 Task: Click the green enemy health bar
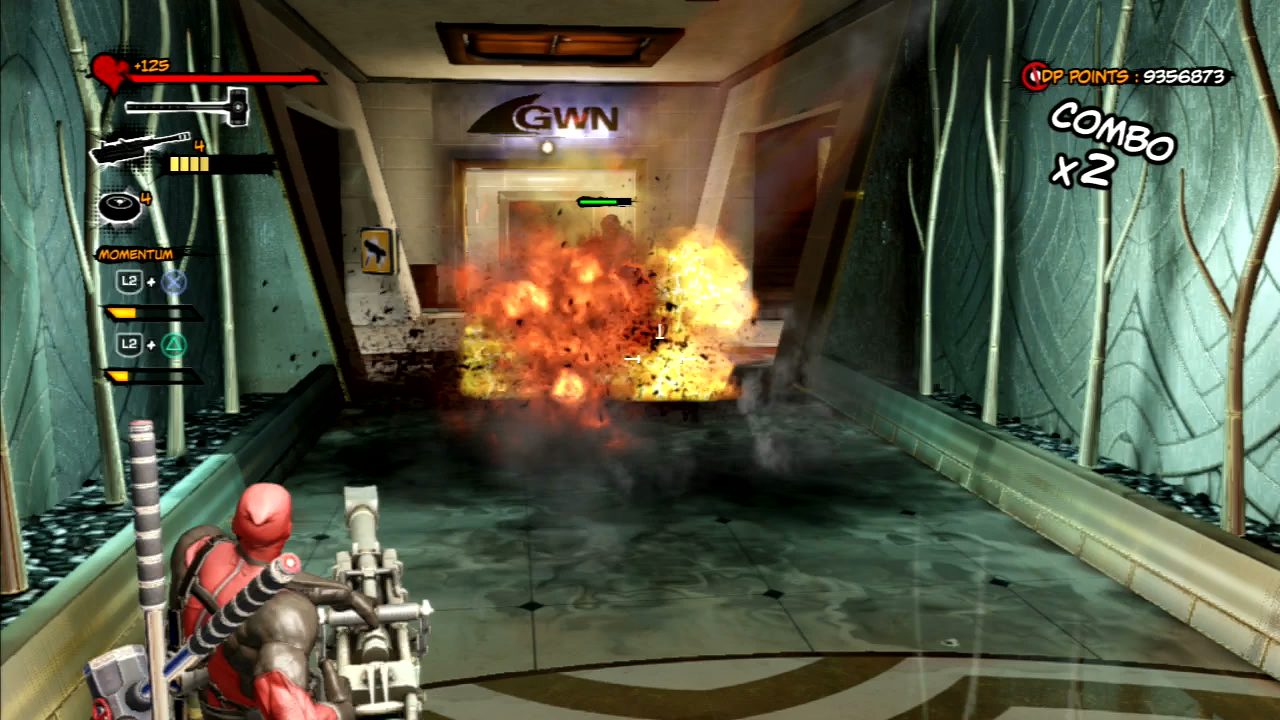coord(601,201)
